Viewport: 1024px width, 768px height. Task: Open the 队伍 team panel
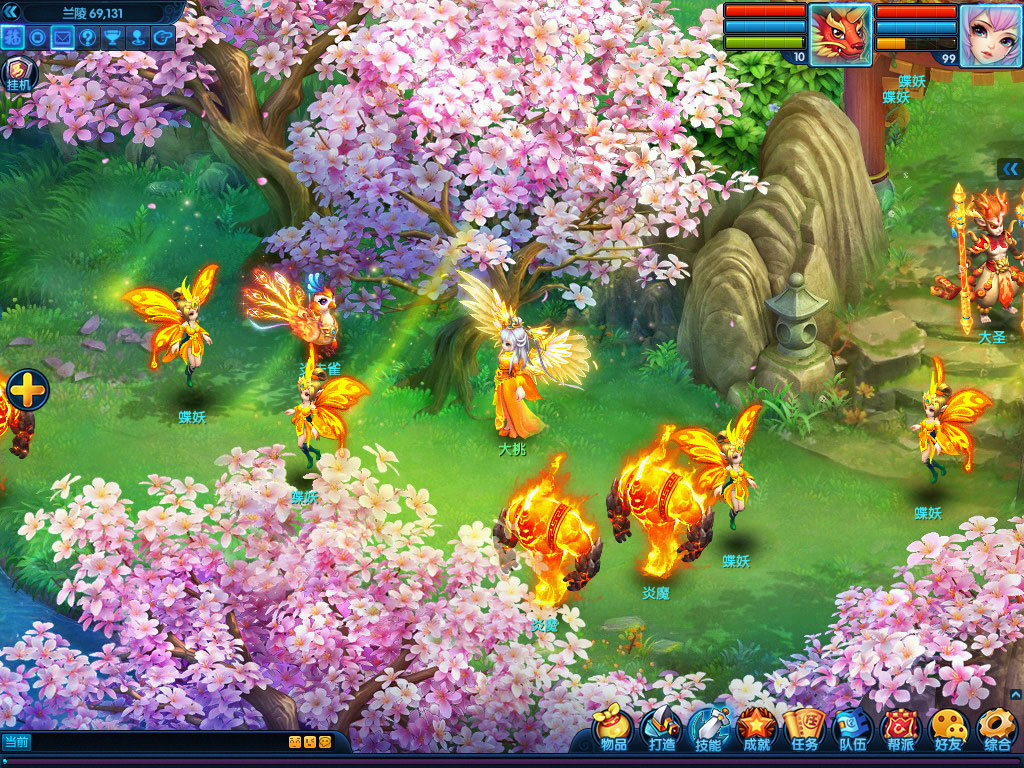click(x=853, y=729)
